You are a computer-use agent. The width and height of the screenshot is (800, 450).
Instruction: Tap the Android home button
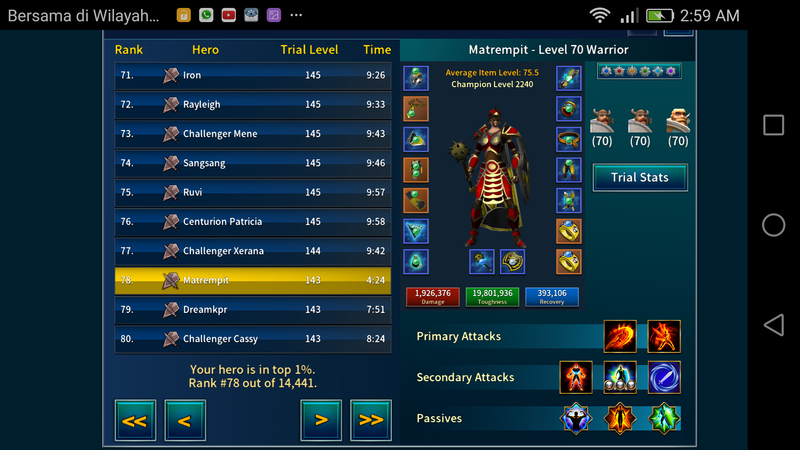[773, 225]
